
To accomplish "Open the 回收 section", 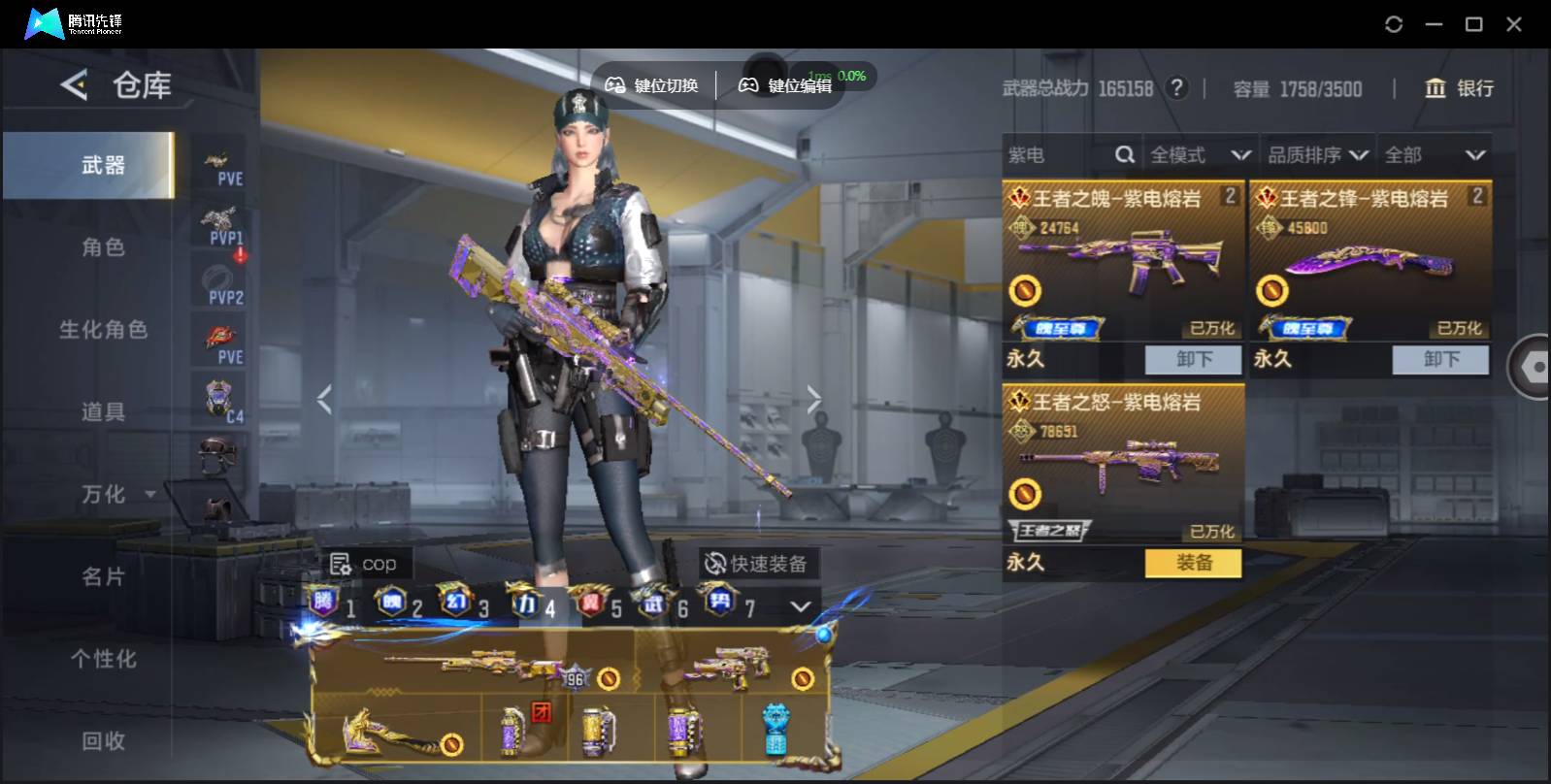I will click(x=103, y=741).
